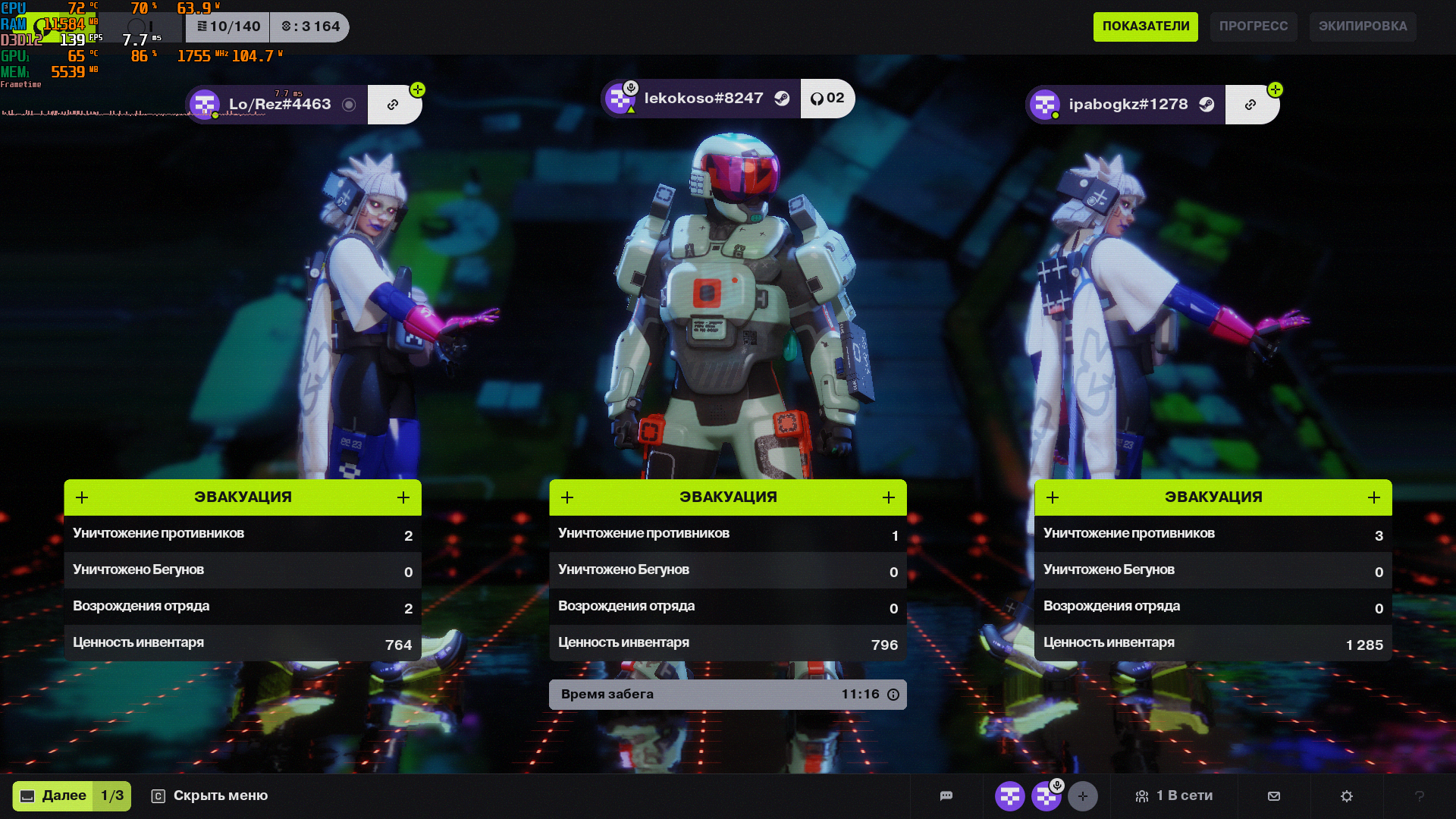Click link icon next to ipabogkz#1278
This screenshot has height=819, width=1456.
click(1250, 105)
